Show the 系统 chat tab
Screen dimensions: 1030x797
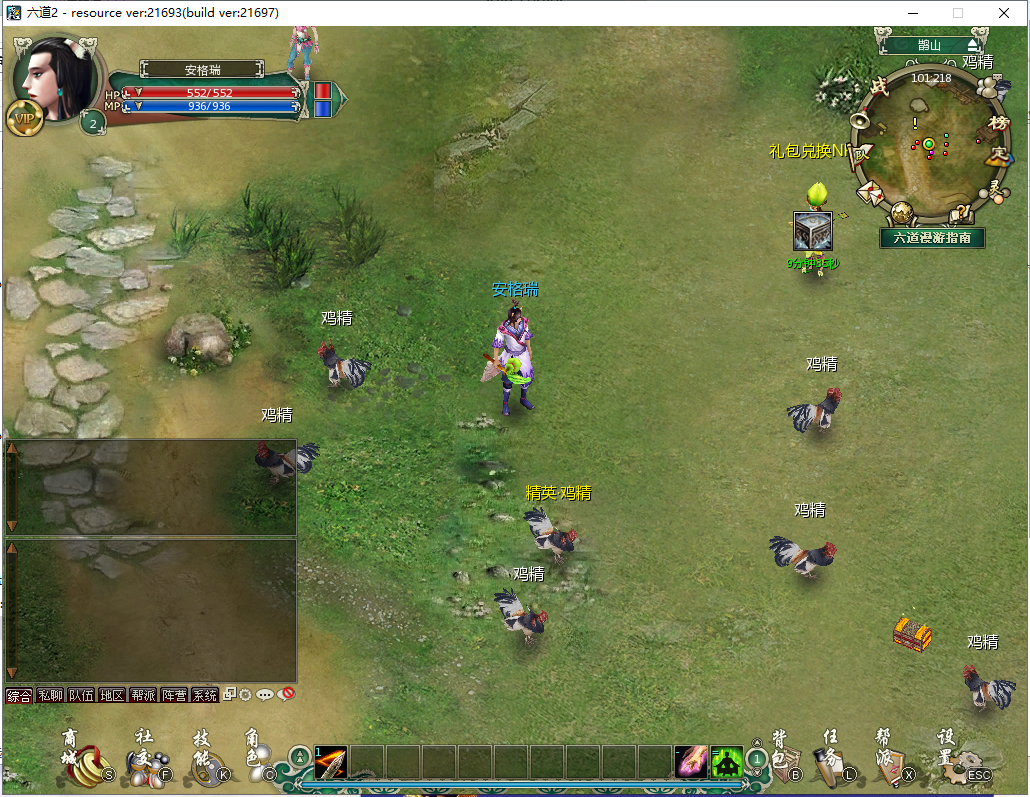pyautogui.click(x=205, y=695)
